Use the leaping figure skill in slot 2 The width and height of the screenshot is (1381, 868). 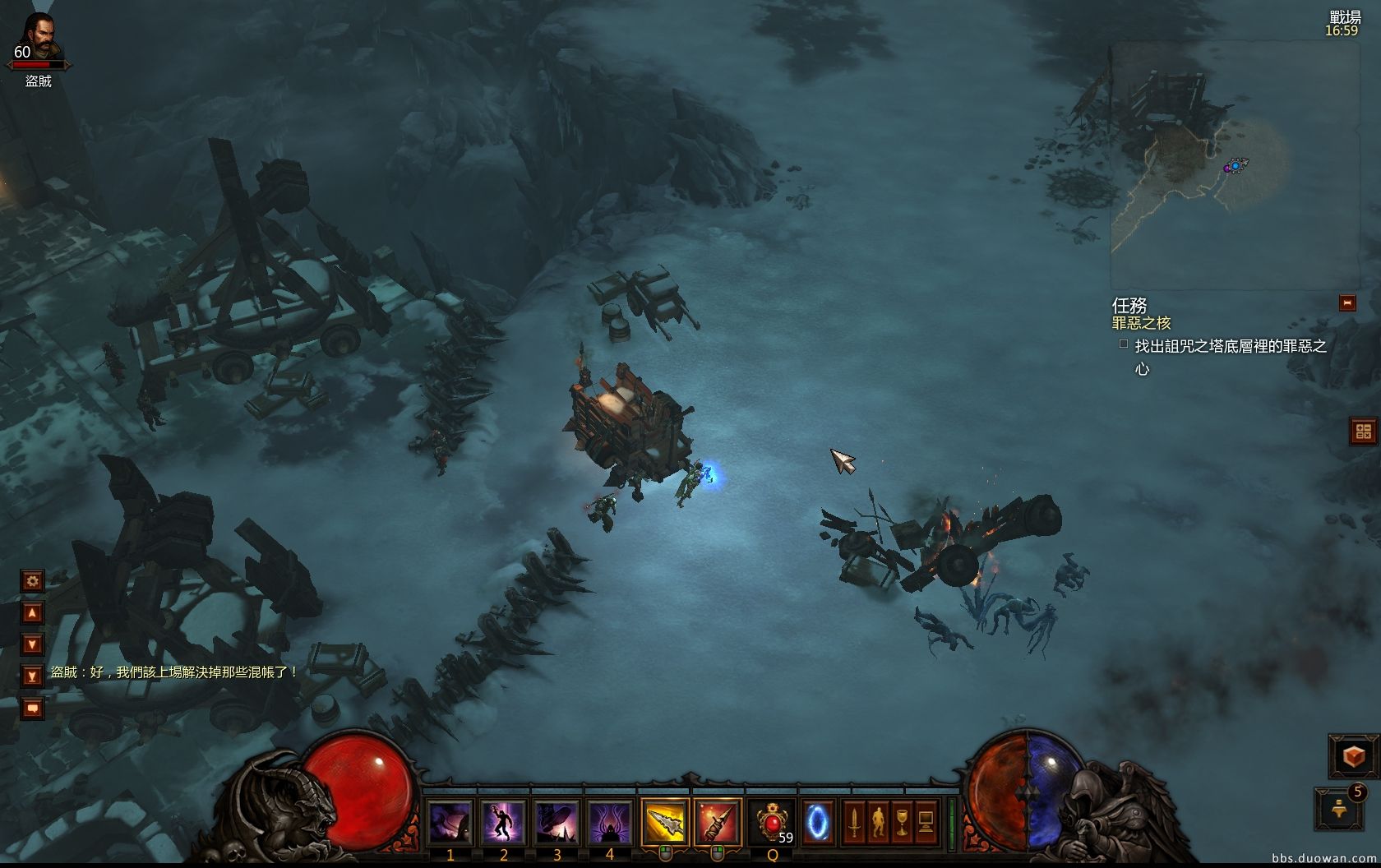(x=504, y=821)
